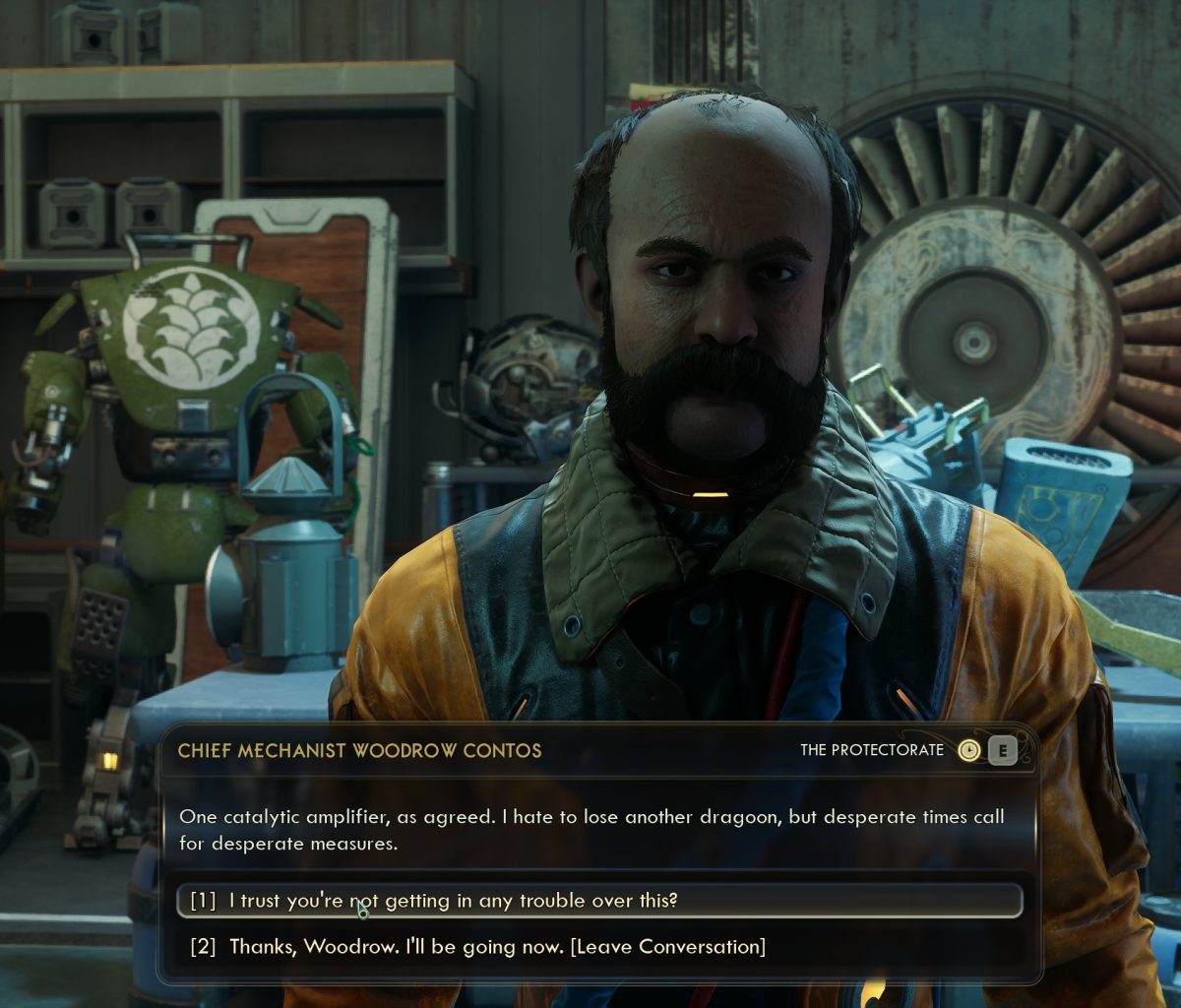Choose the Leave Conversation reply
The width and height of the screenshot is (1181, 1008).
497,947
